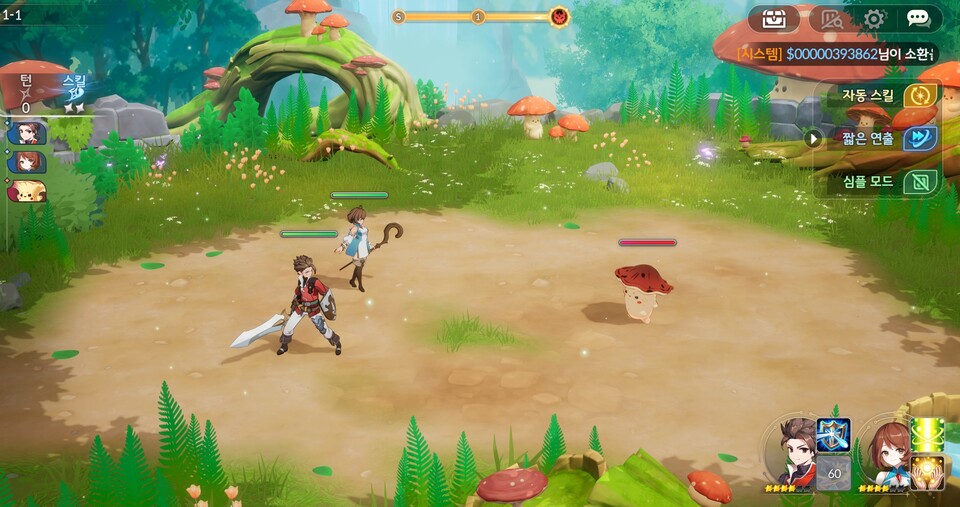Select the skill slot showing 60

click(833, 472)
